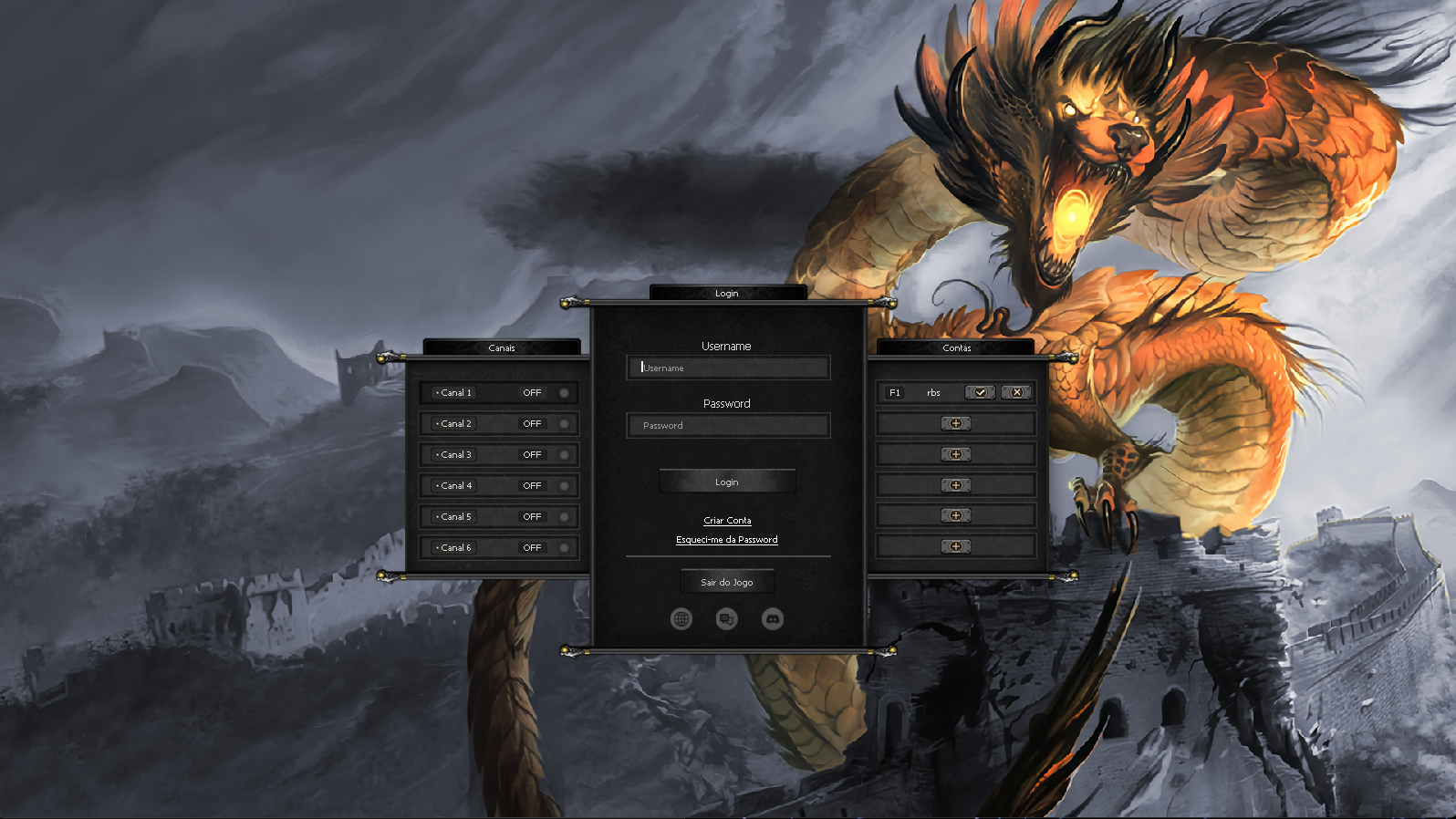
Task: Add an account in the second Contas slot
Action: tap(955, 423)
